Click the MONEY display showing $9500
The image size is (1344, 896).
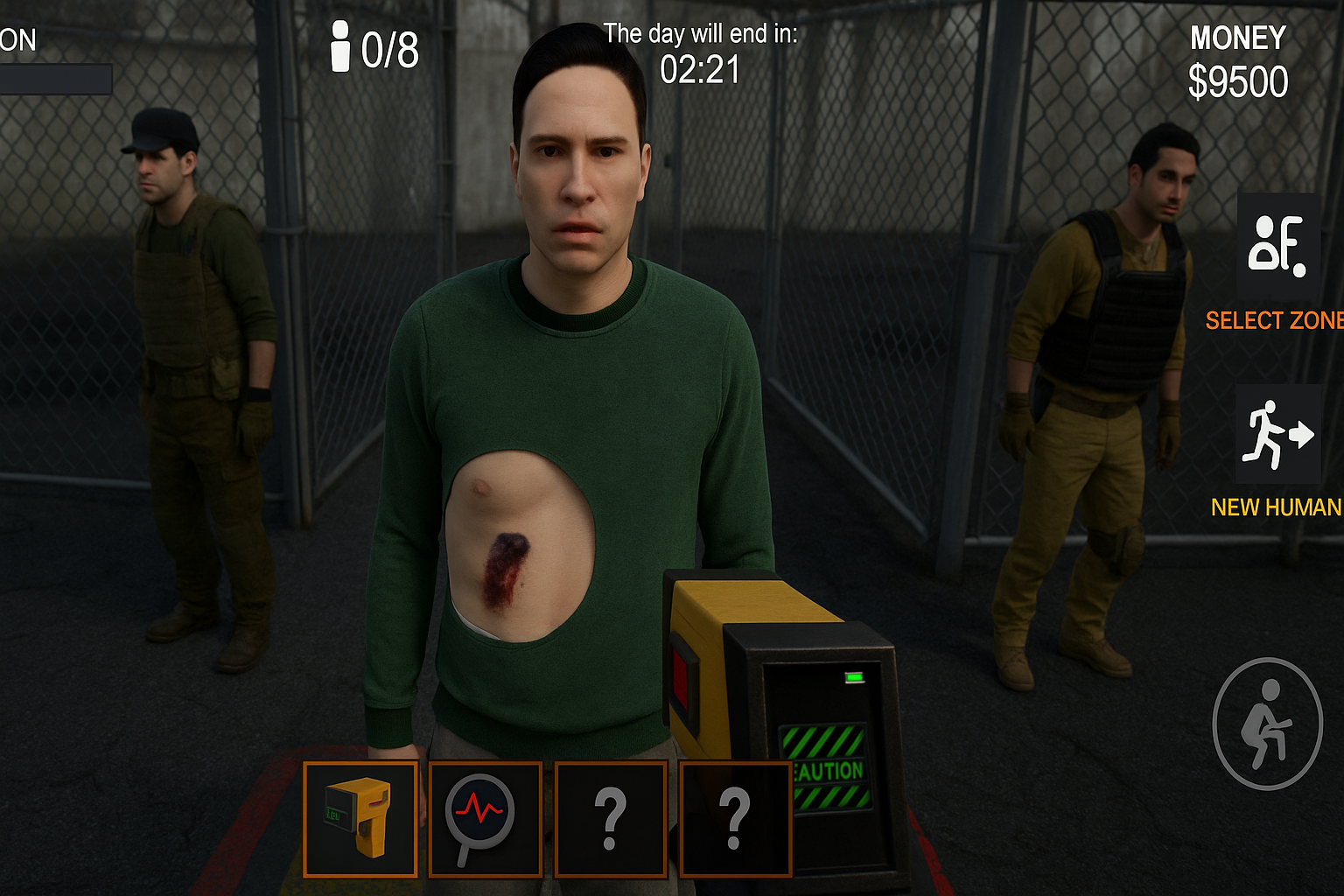(1239, 59)
